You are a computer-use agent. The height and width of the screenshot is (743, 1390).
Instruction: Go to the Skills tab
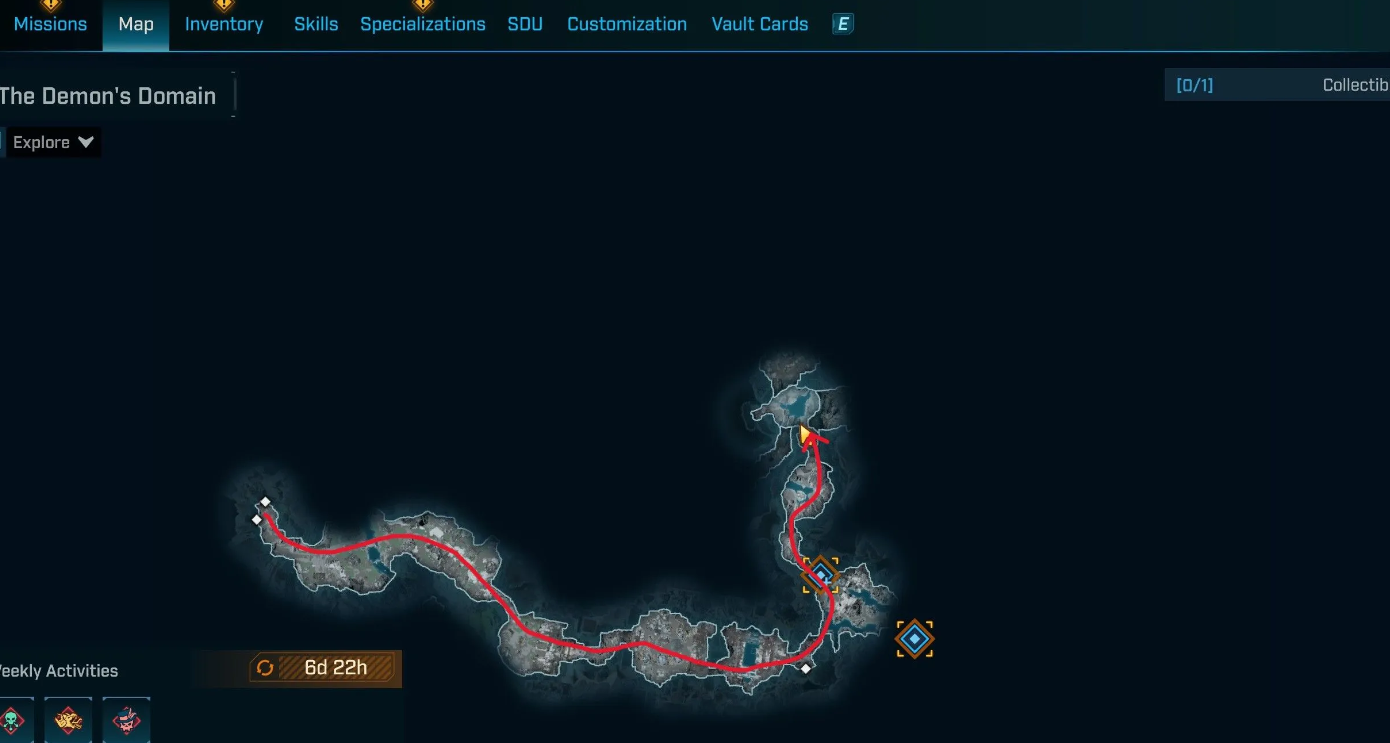point(316,24)
